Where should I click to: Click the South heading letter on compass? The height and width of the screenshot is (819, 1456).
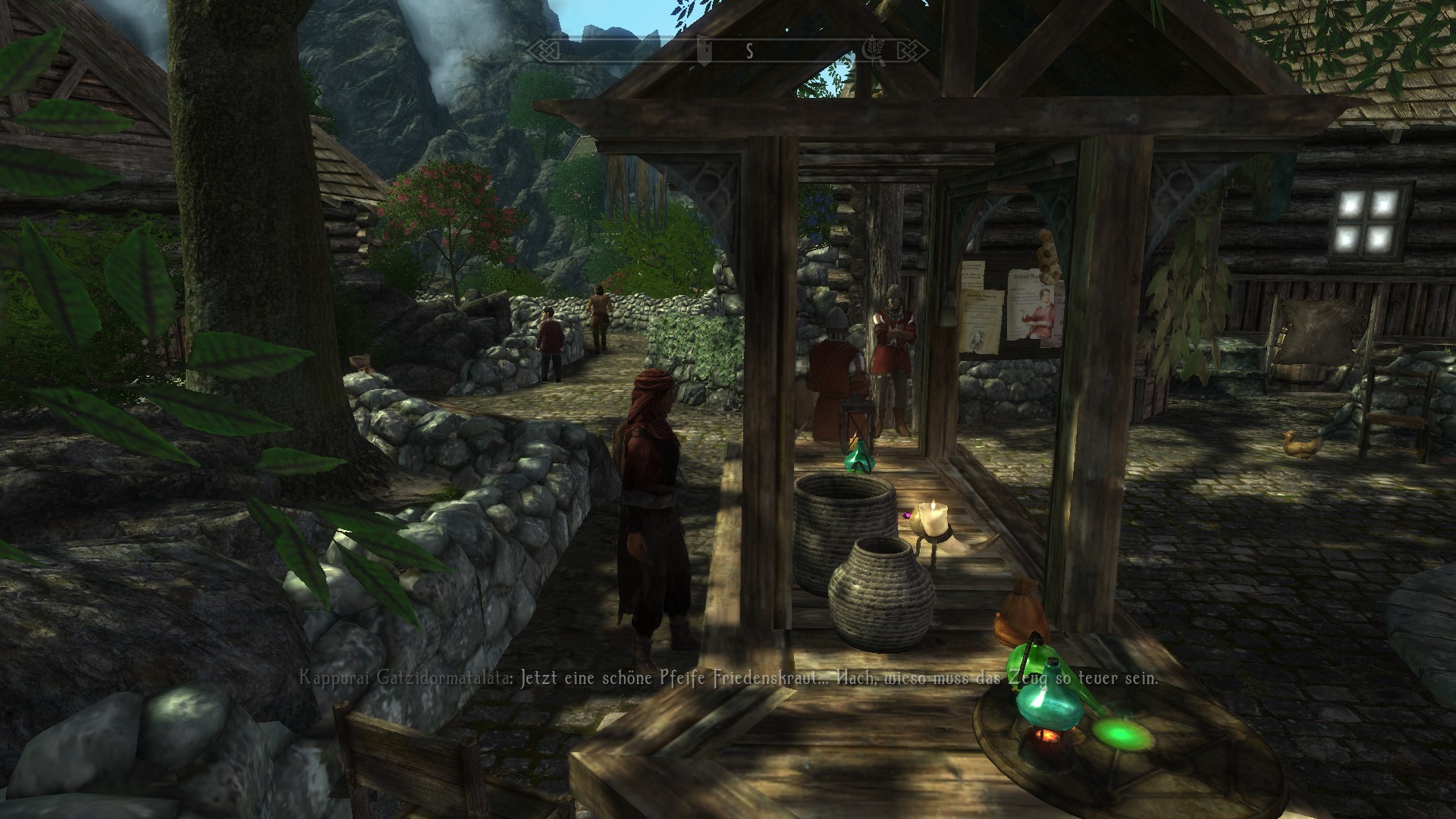749,52
